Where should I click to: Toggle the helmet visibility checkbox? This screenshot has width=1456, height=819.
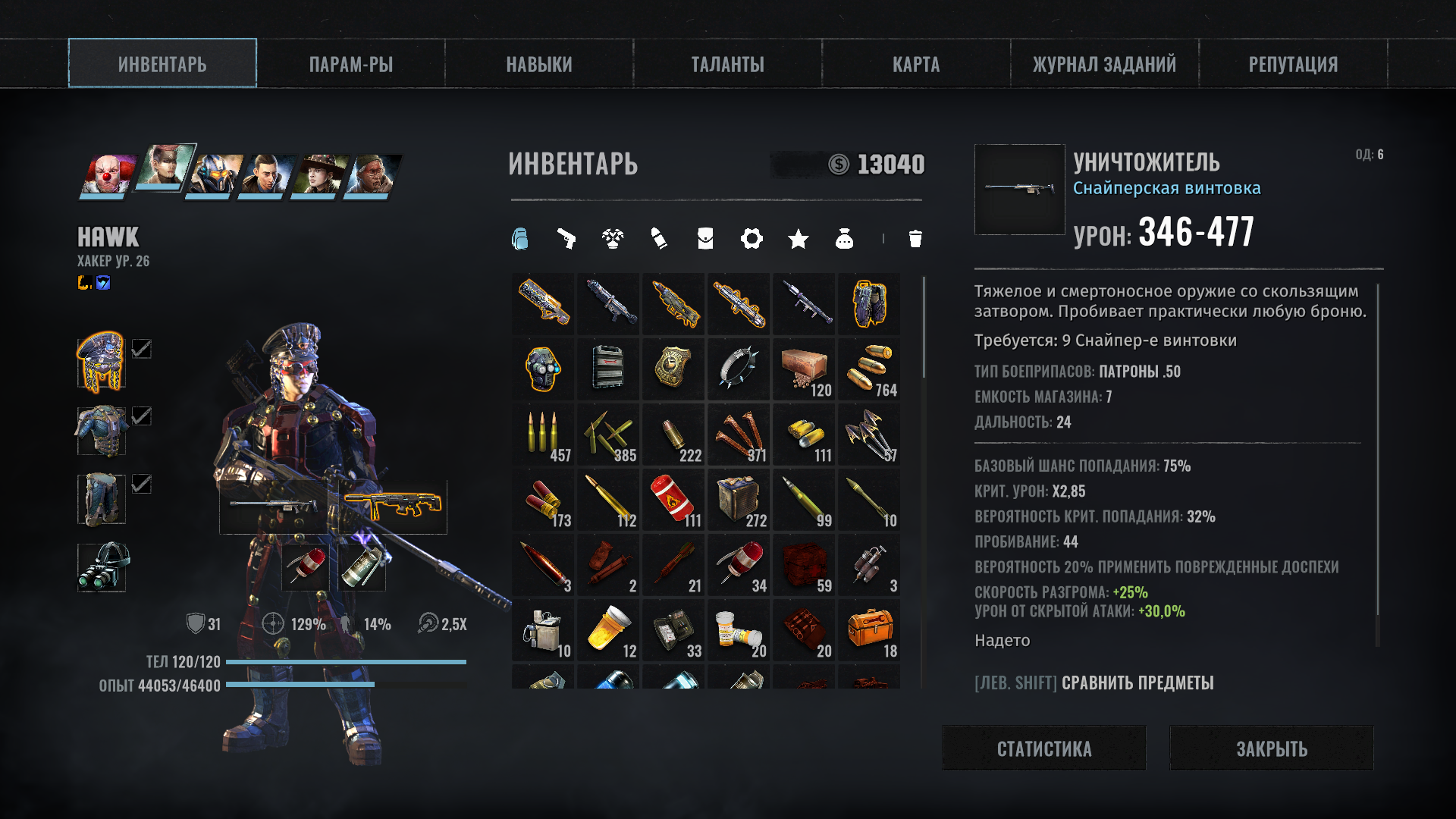(x=142, y=349)
